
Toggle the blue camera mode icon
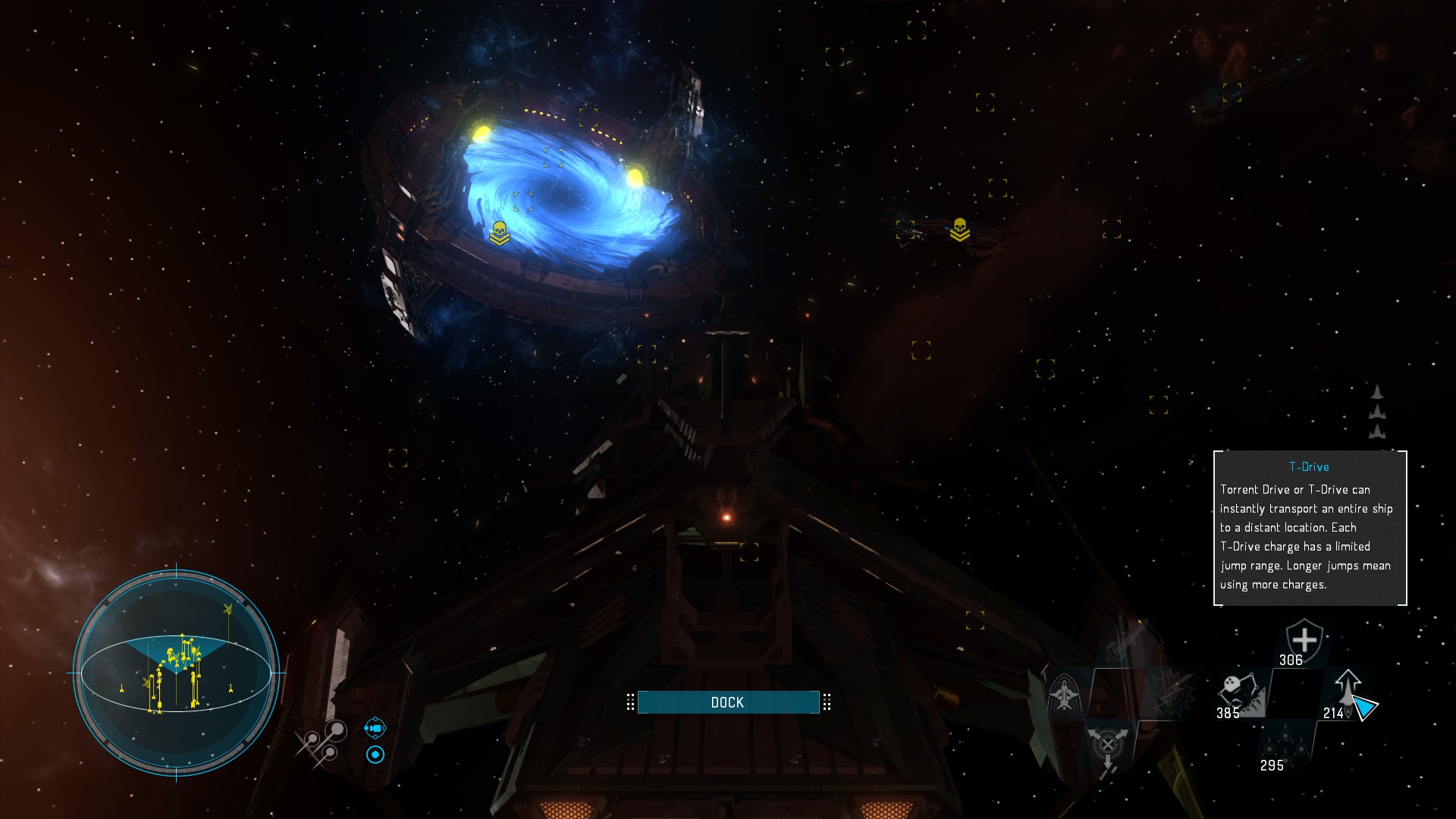(x=375, y=728)
